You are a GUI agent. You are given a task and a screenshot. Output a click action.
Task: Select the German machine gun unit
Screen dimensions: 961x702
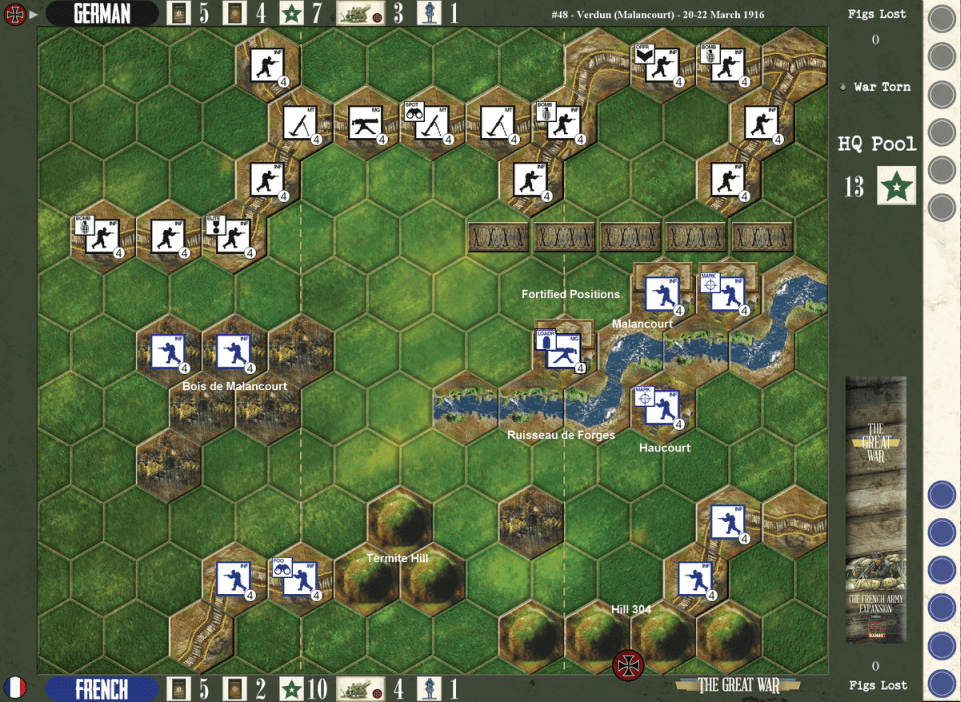pyautogui.click(x=366, y=124)
